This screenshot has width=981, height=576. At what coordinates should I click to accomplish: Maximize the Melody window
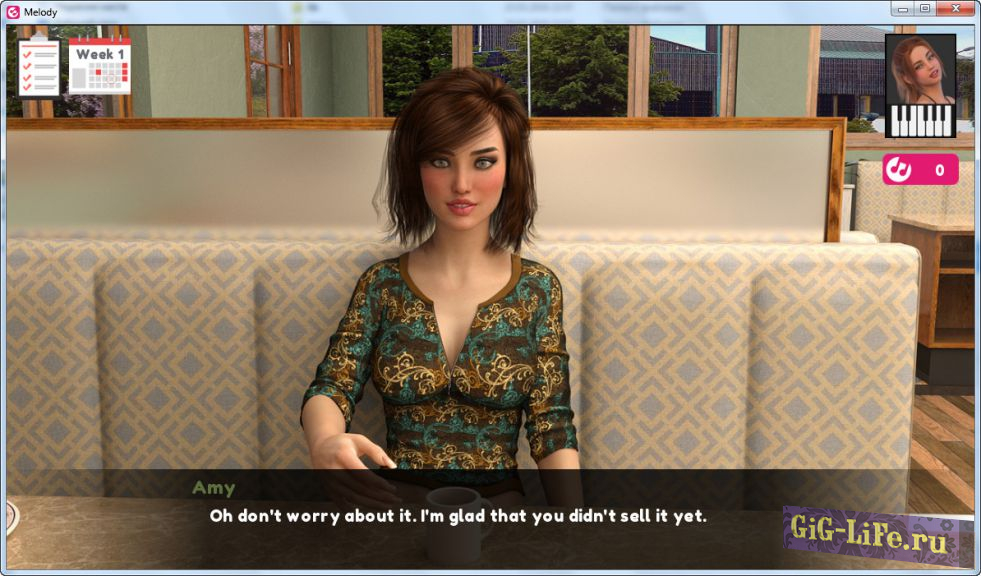click(926, 8)
